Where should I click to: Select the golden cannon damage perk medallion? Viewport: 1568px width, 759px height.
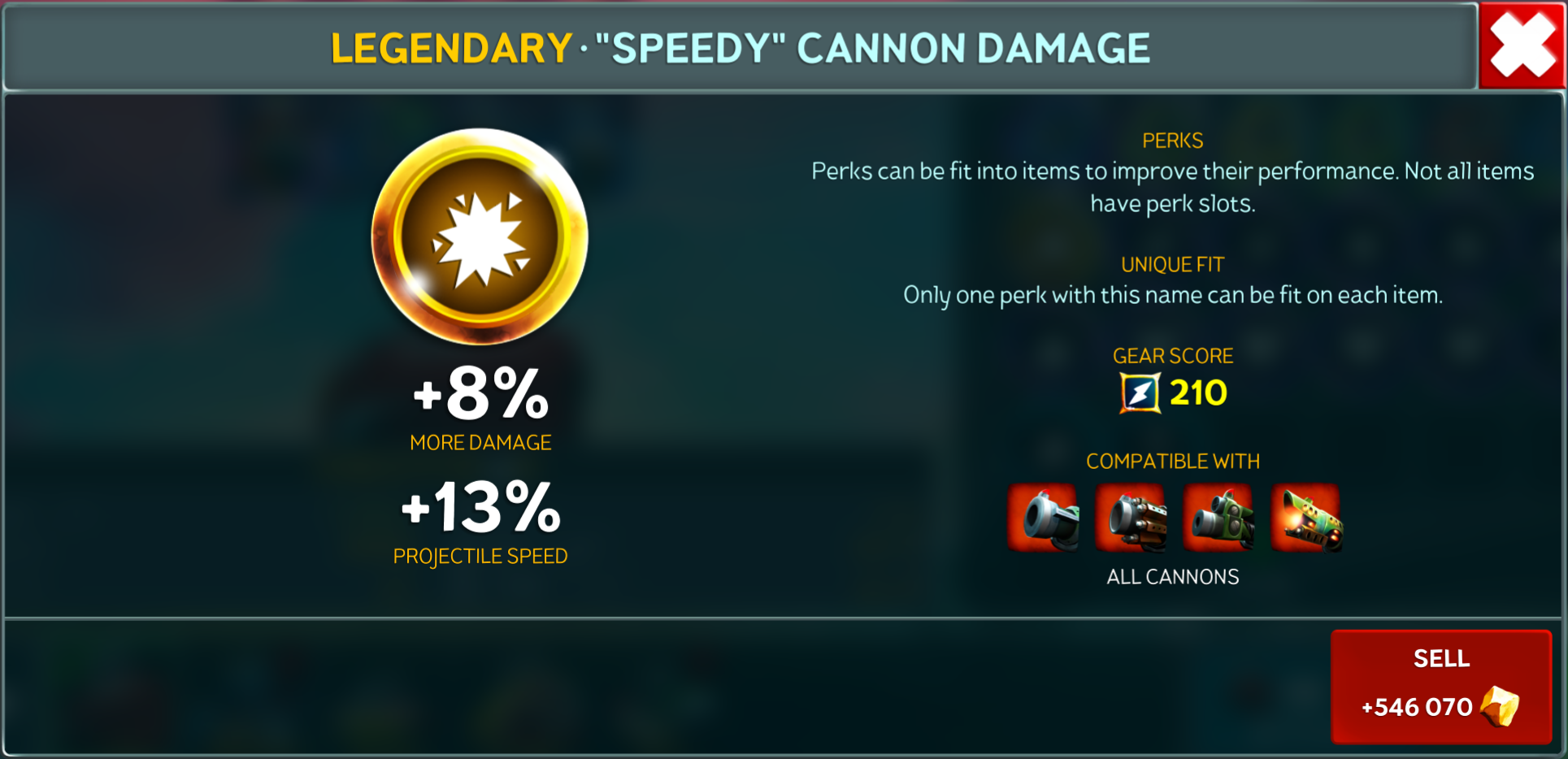tap(480, 236)
